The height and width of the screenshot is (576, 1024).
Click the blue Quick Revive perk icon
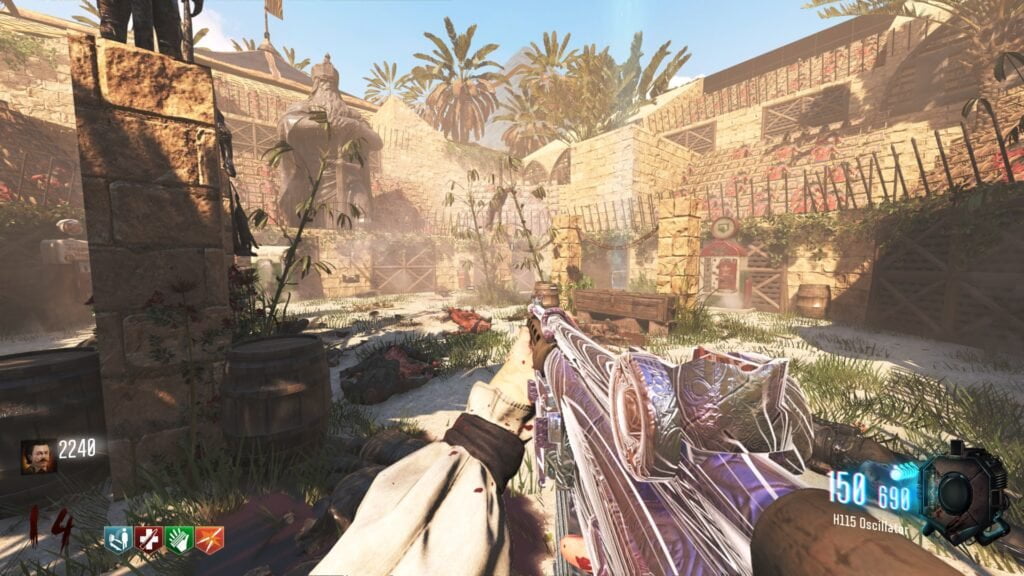coord(118,540)
